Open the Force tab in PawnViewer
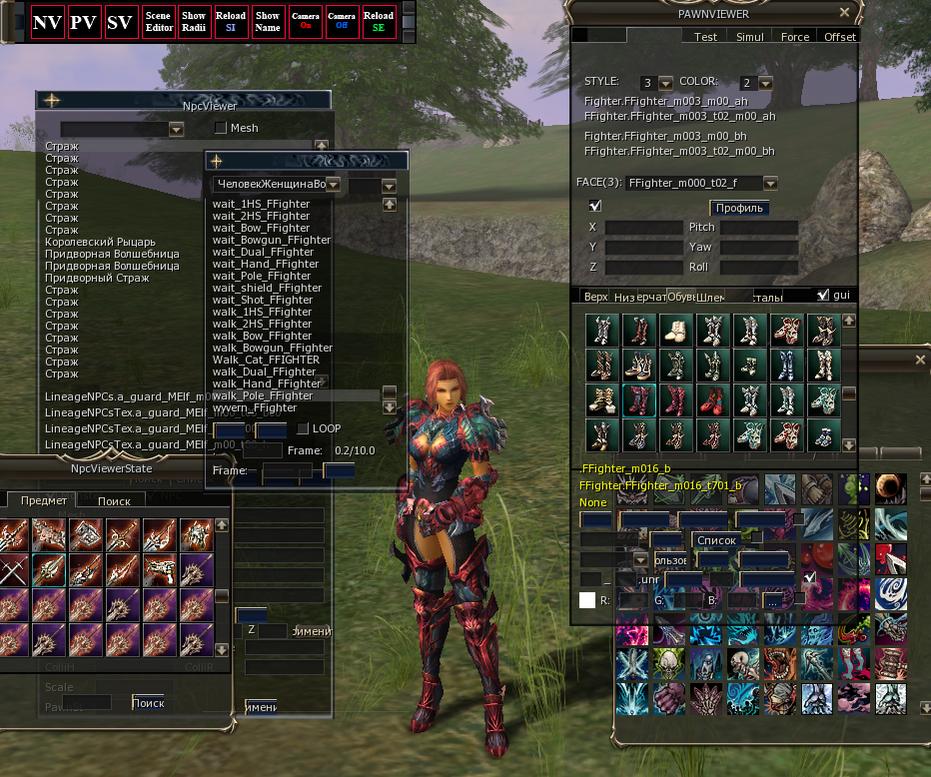Viewport: 931px width, 777px height. 795,37
